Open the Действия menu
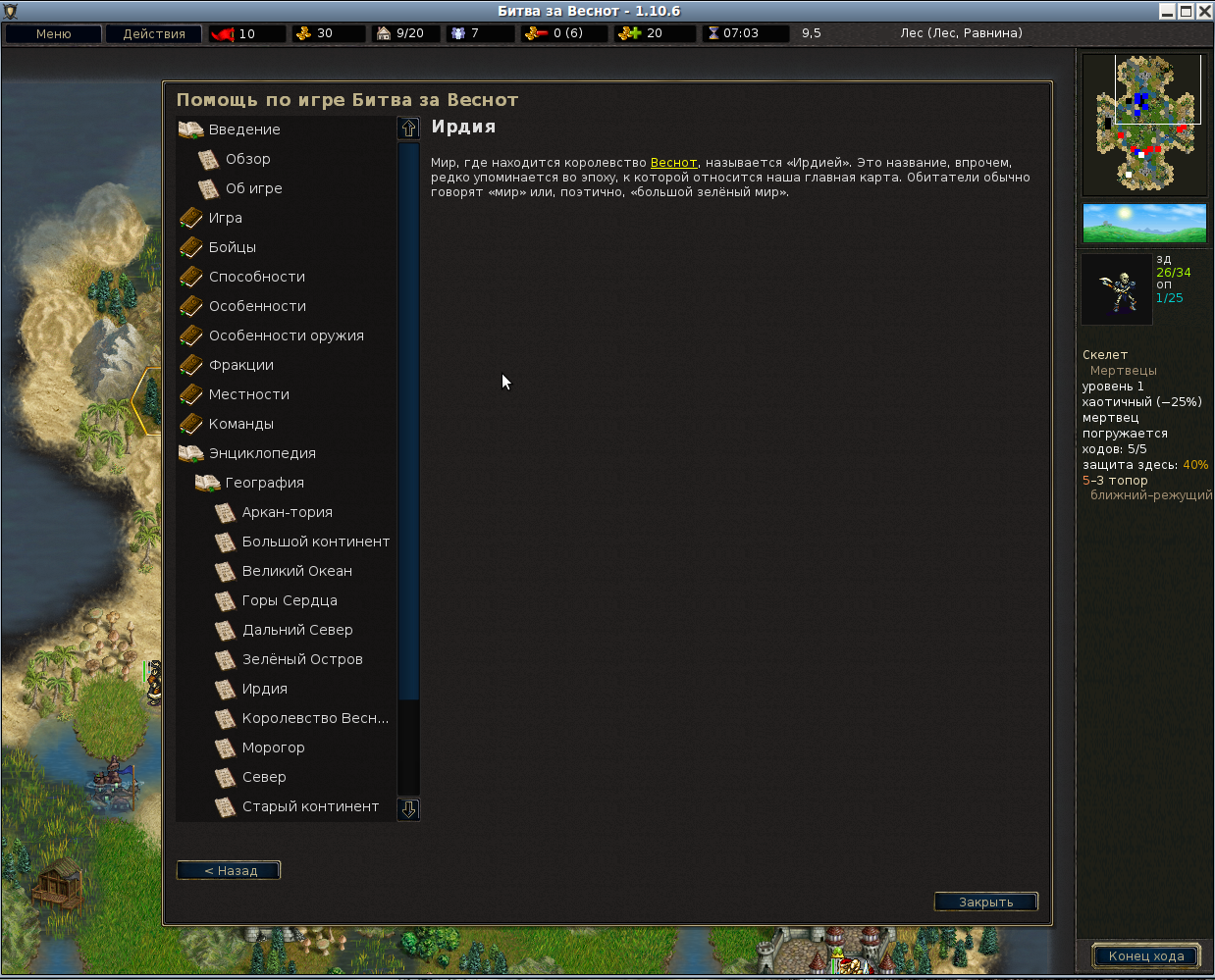The height and width of the screenshot is (980, 1215). pyautogui.click(x=153, y=33)
